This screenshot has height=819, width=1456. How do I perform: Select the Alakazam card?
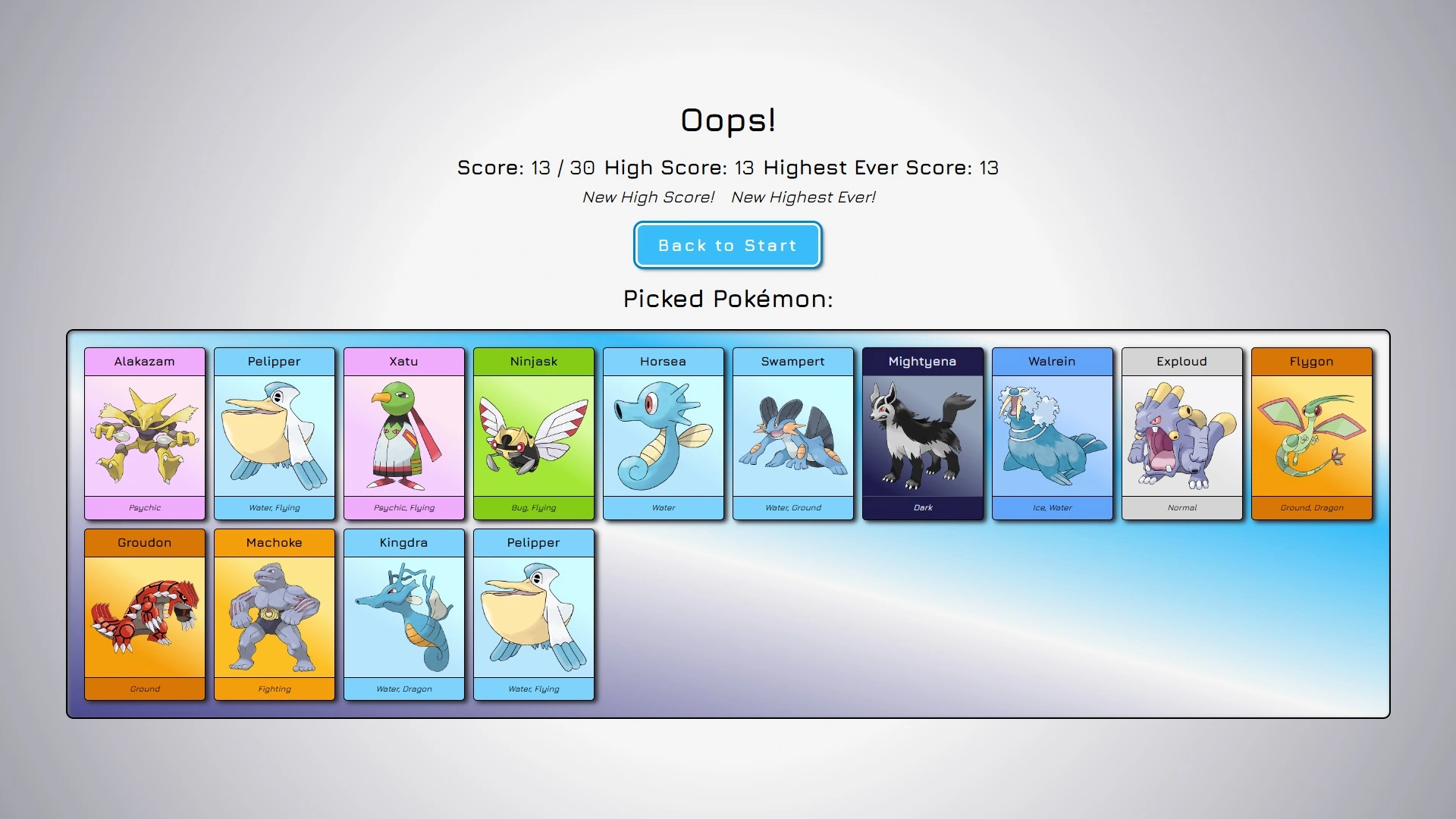click(x=145, y=434)
